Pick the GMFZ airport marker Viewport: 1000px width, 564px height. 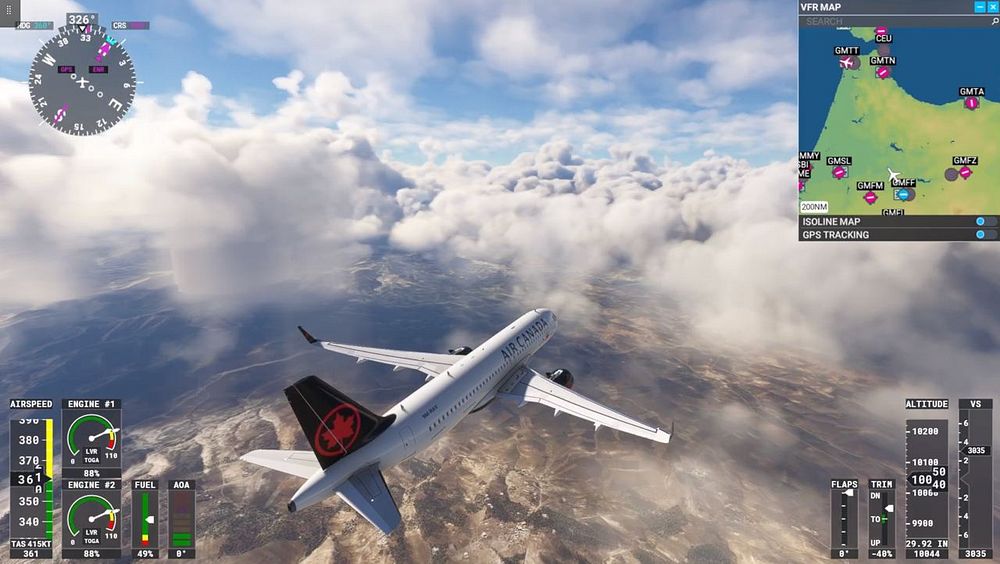pyautogui.click(x=965, y=172)
